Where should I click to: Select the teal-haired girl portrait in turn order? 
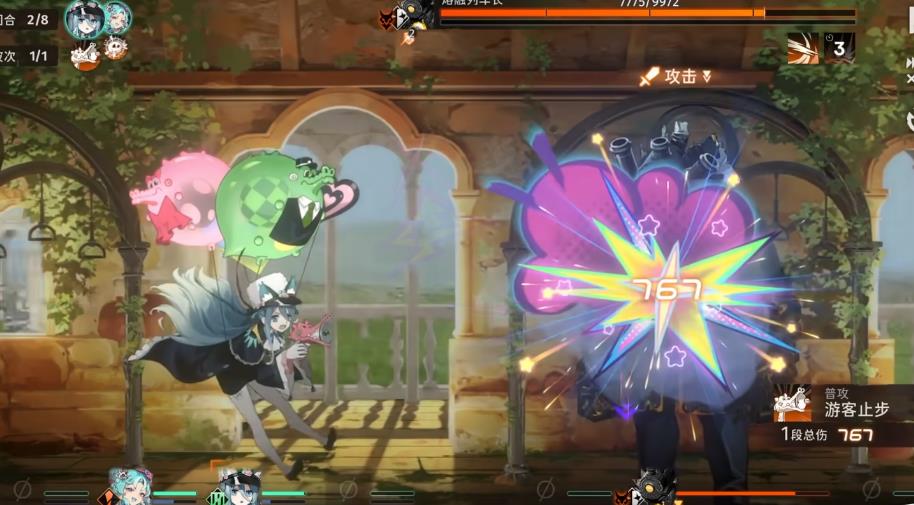[118, 17]
